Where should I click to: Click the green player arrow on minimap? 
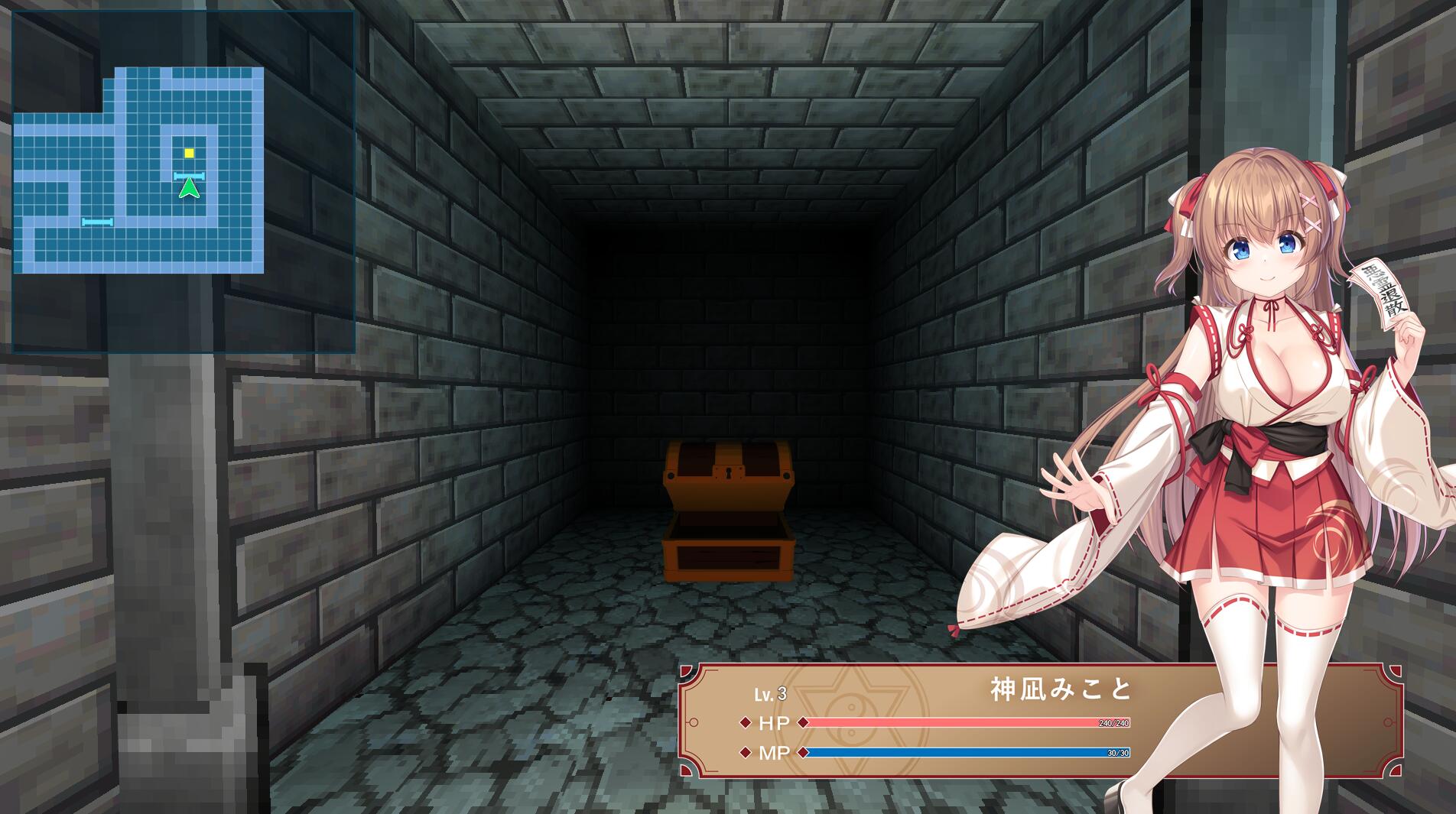click(x=189, y=188)
